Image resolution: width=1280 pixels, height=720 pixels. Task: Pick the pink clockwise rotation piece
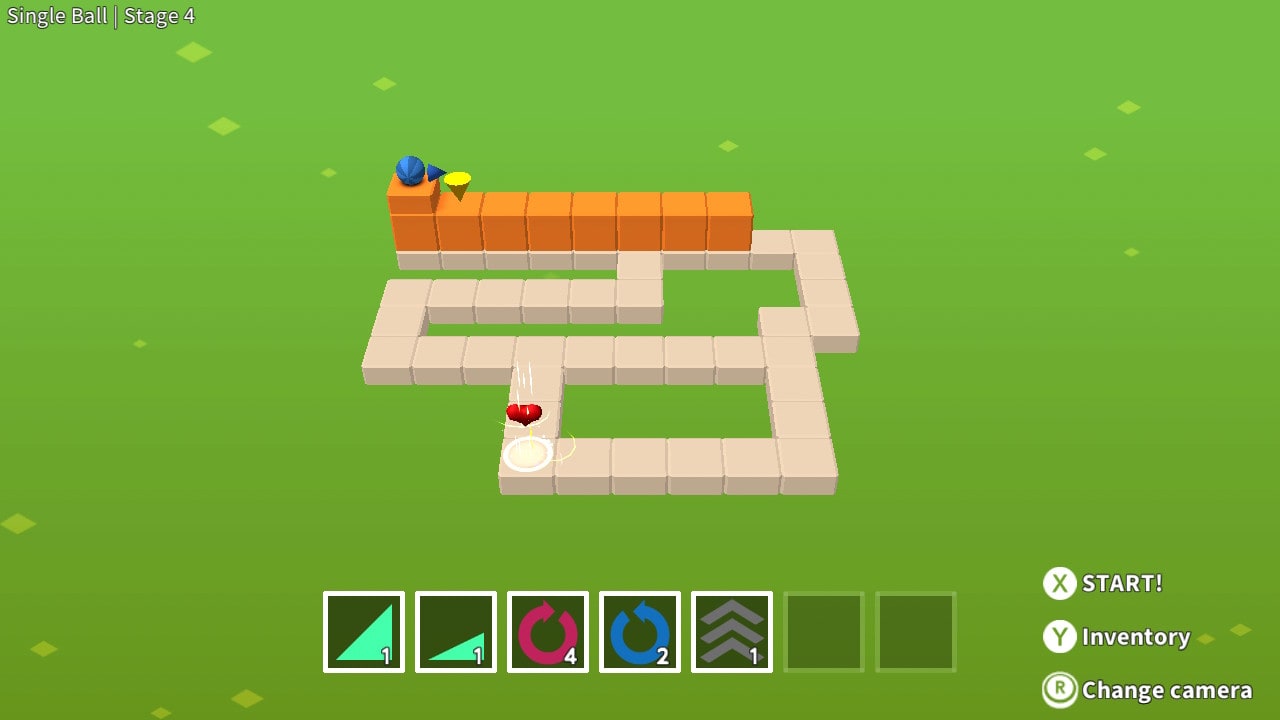point(547,631)
